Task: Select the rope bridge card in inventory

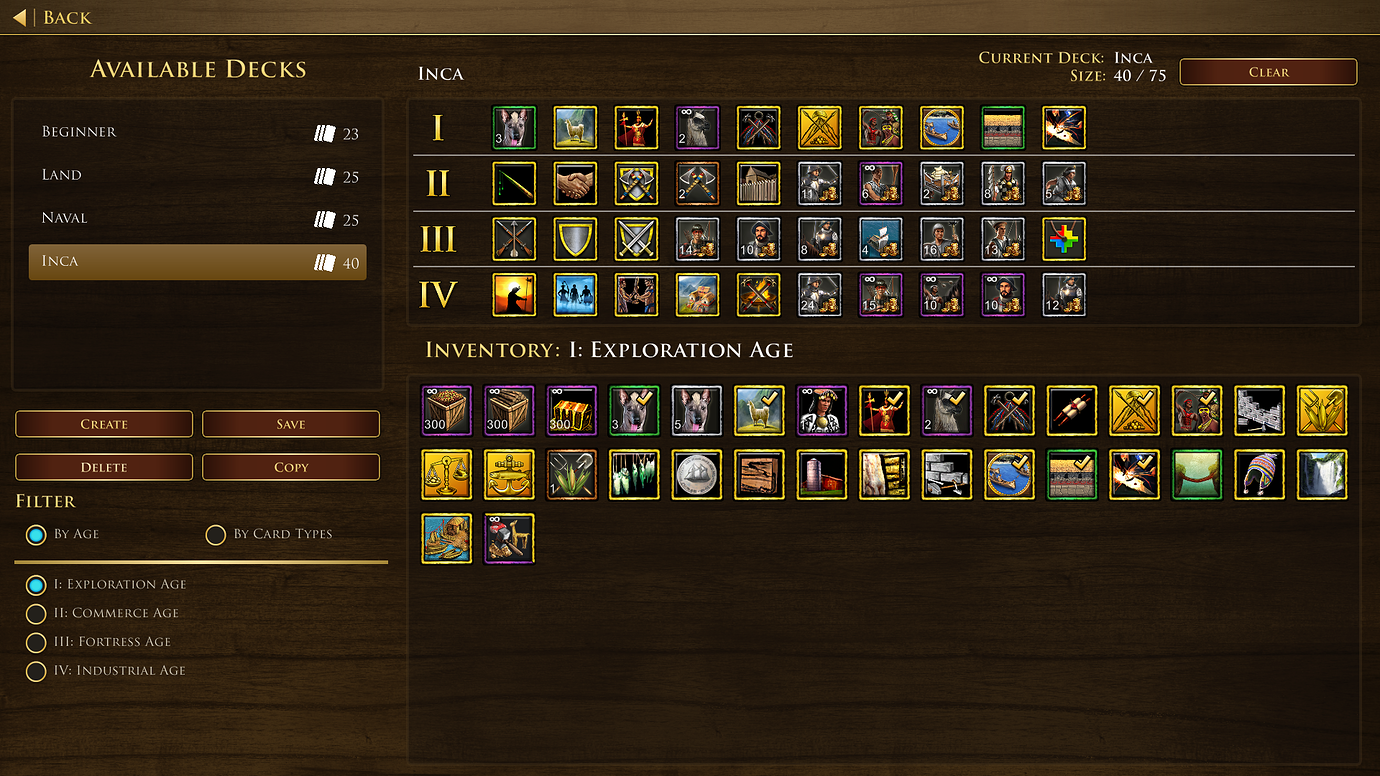Action: [1197, 474]
